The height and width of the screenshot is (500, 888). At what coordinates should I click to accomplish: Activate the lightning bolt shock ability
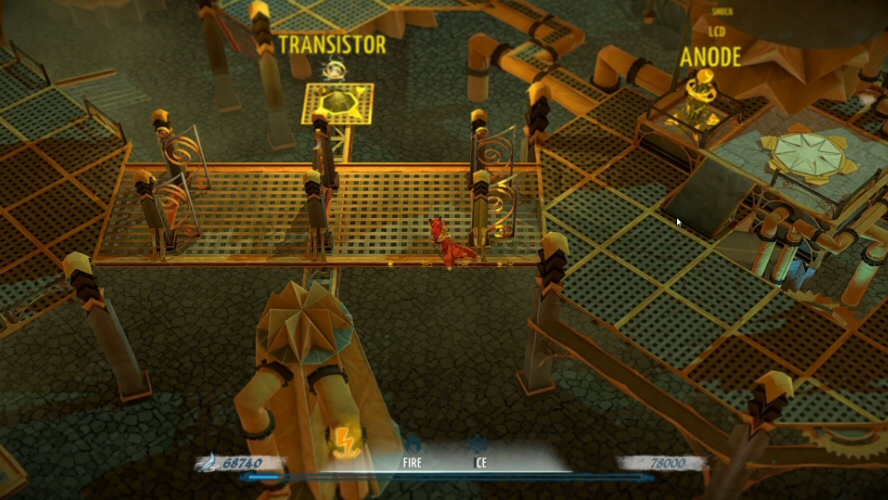click(345, 441)
